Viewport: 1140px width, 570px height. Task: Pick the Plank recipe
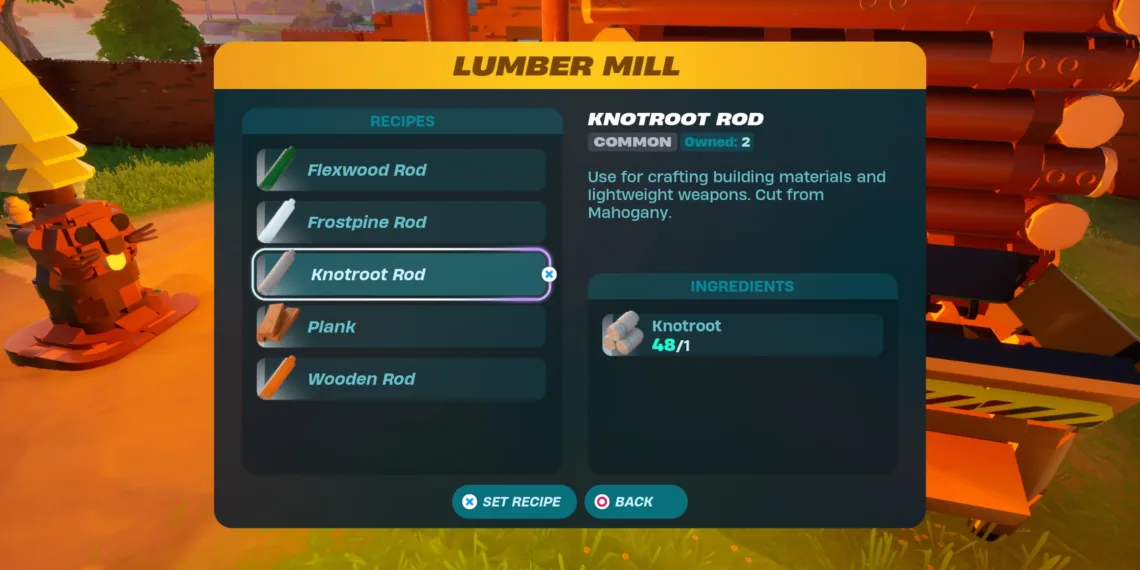coord(401,327)
